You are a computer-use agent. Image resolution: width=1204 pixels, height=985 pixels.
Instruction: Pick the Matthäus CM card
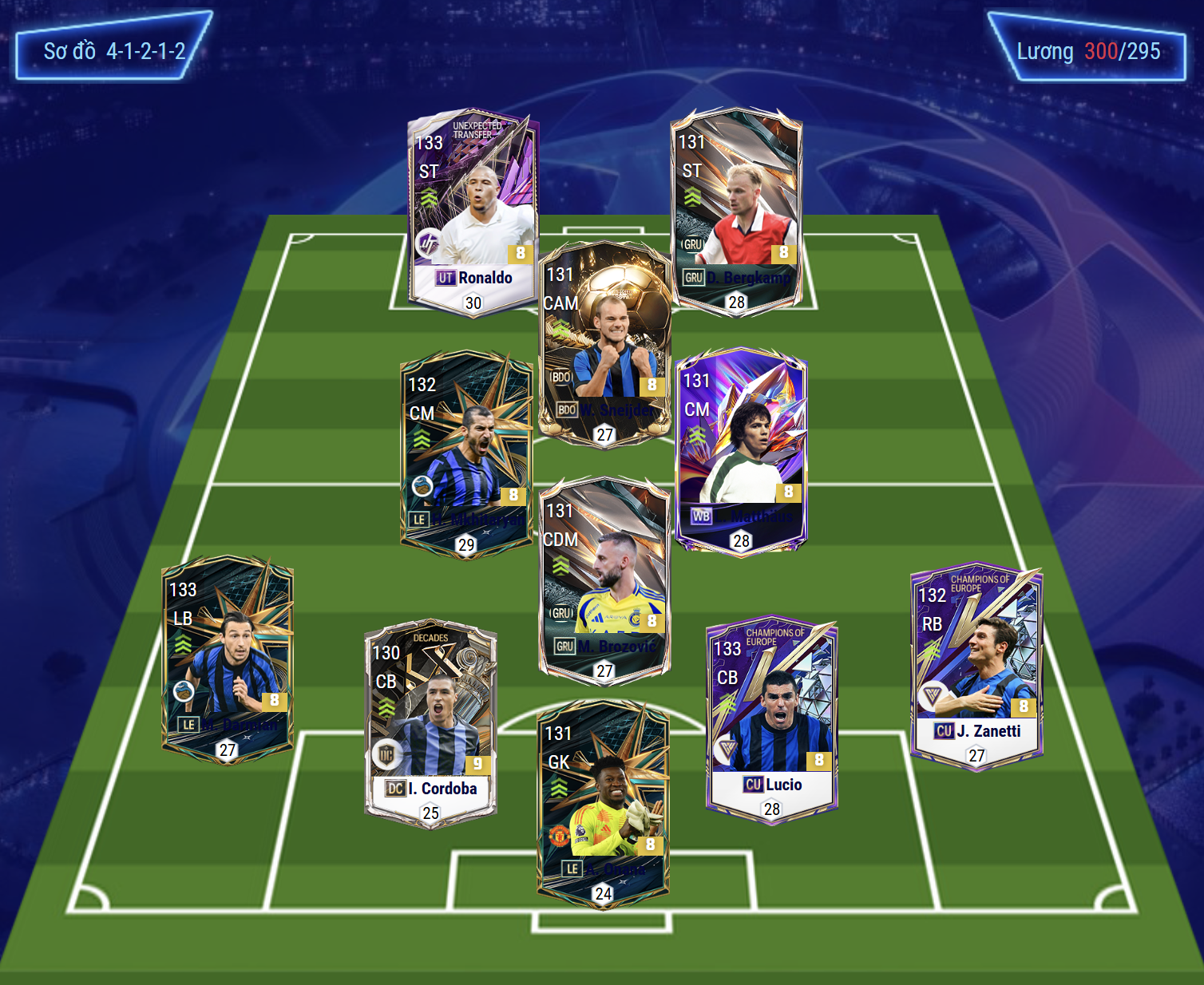(x=741, y=451)
